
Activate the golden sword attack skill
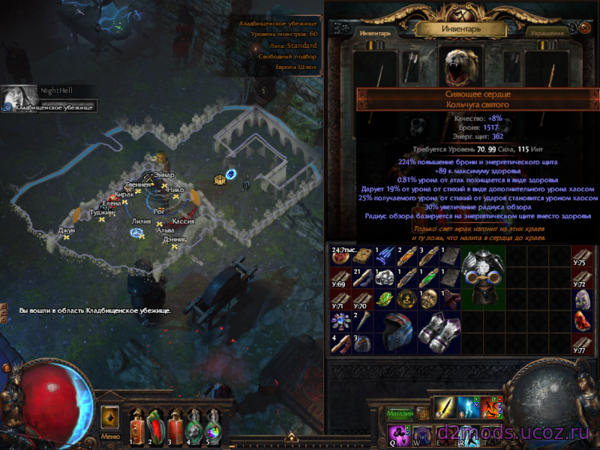(447, 407)
